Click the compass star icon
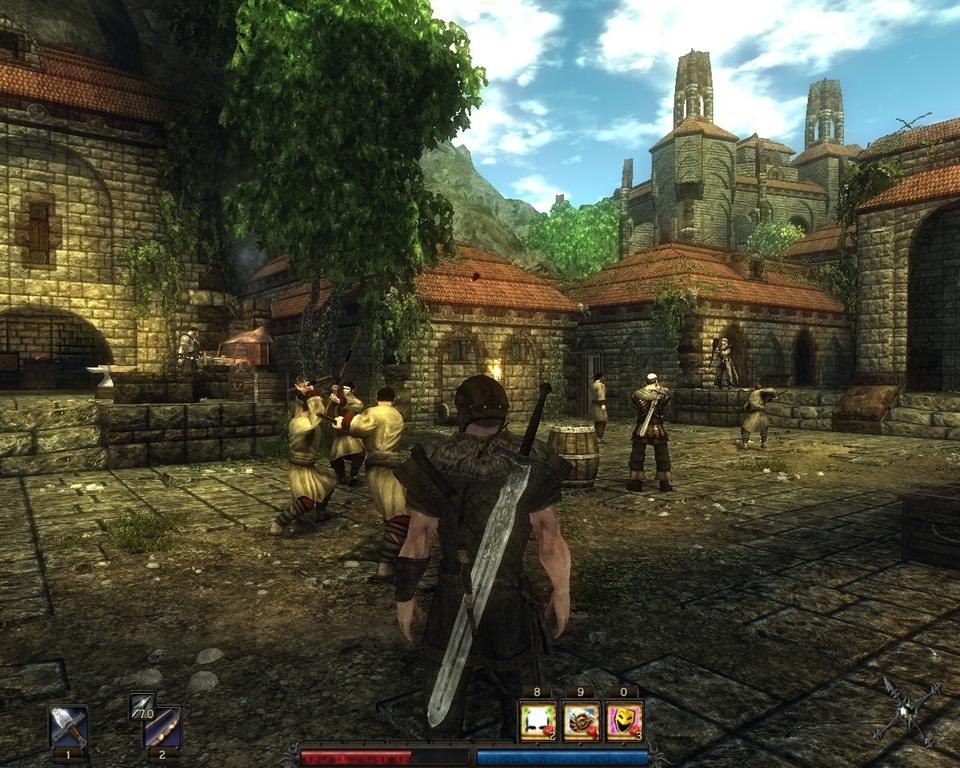The width and height of the screenshot is (960, 768). coord(908,710)
